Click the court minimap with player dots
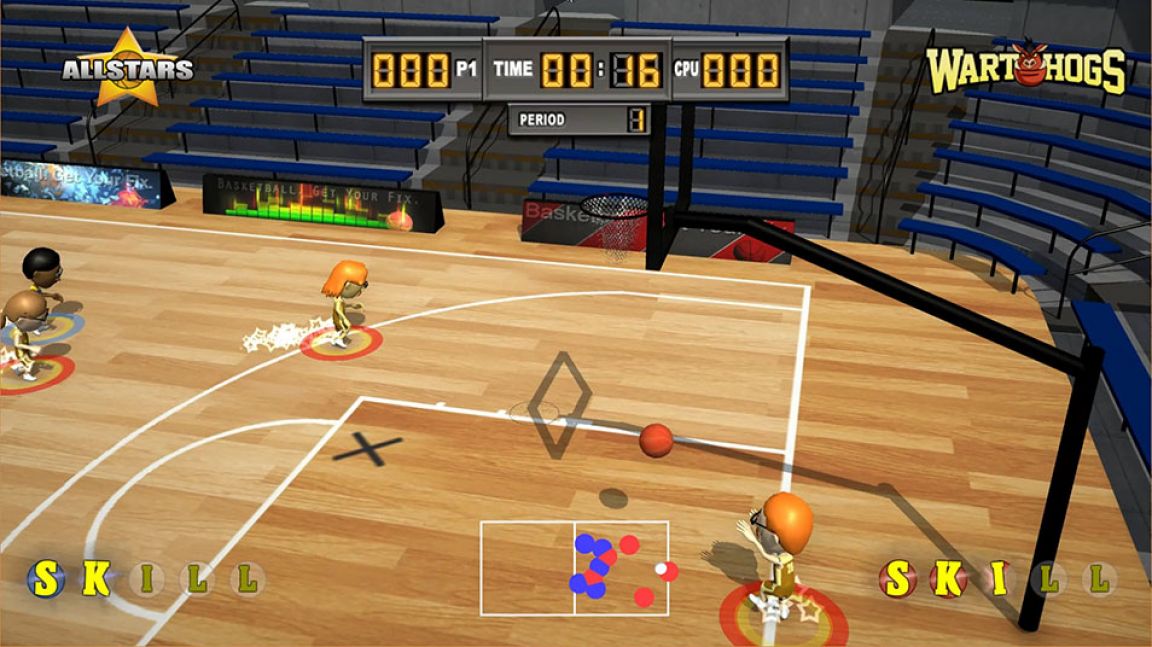Image resolution: width=1152 pixels, height=647 pixels. 574,568
